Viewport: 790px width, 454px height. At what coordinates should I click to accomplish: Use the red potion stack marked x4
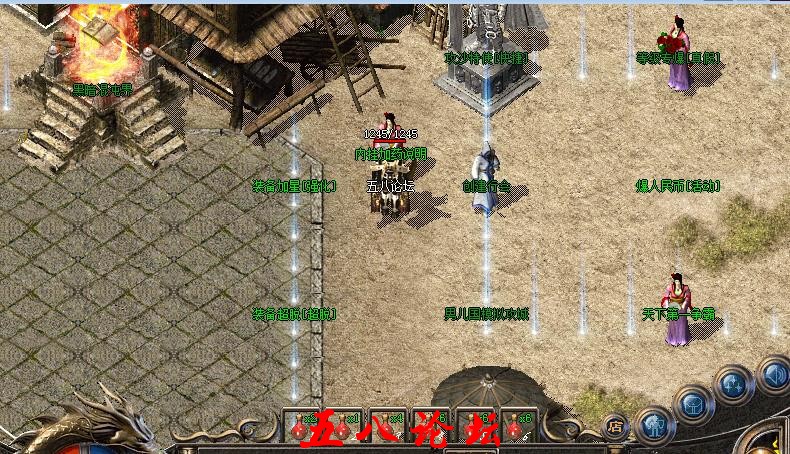pos(385,426)
